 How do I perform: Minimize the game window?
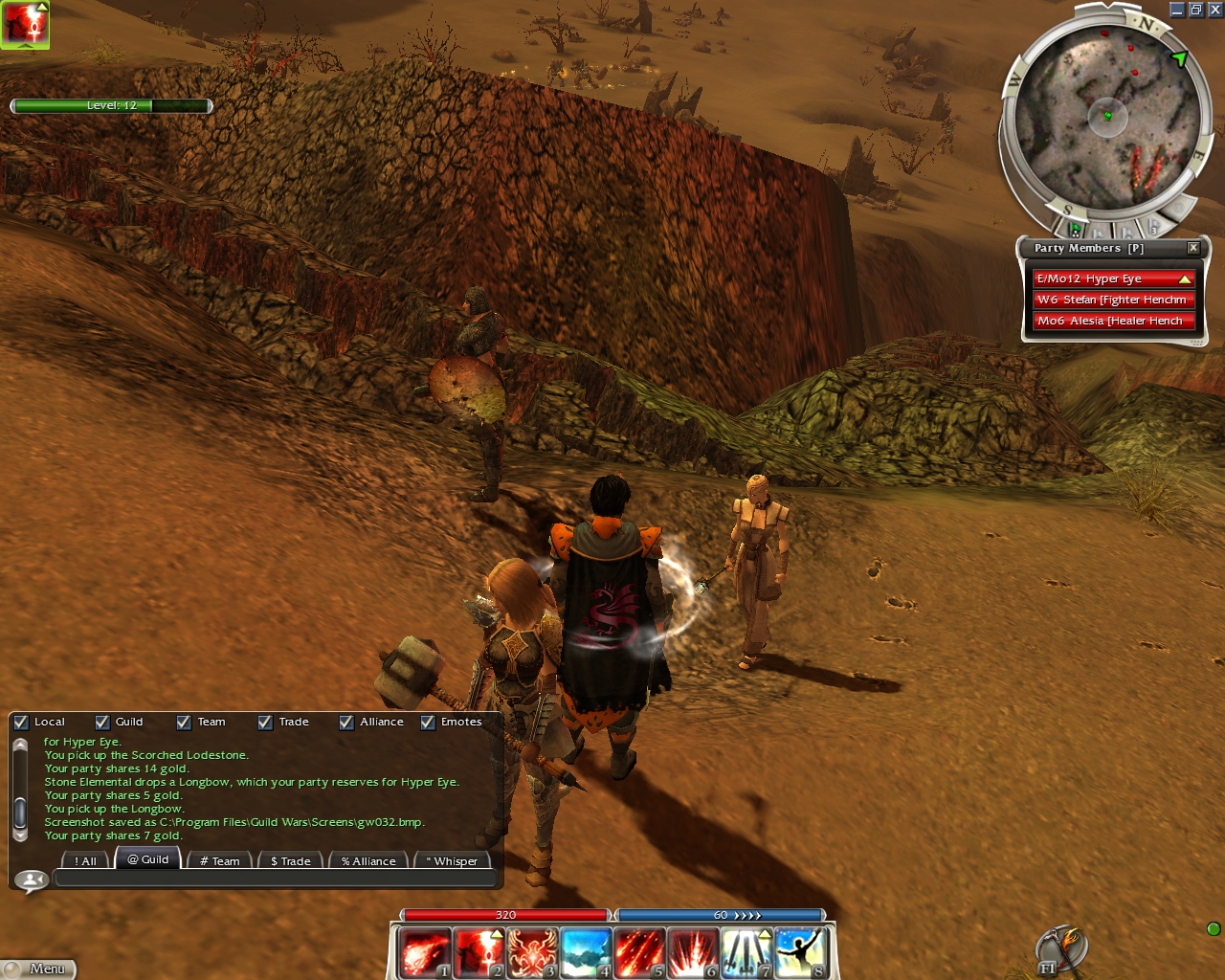coord(1177,10)
